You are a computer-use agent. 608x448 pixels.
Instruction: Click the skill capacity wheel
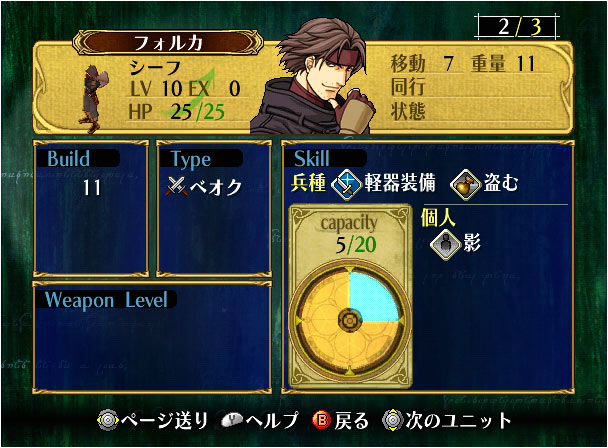pos(349,320)
